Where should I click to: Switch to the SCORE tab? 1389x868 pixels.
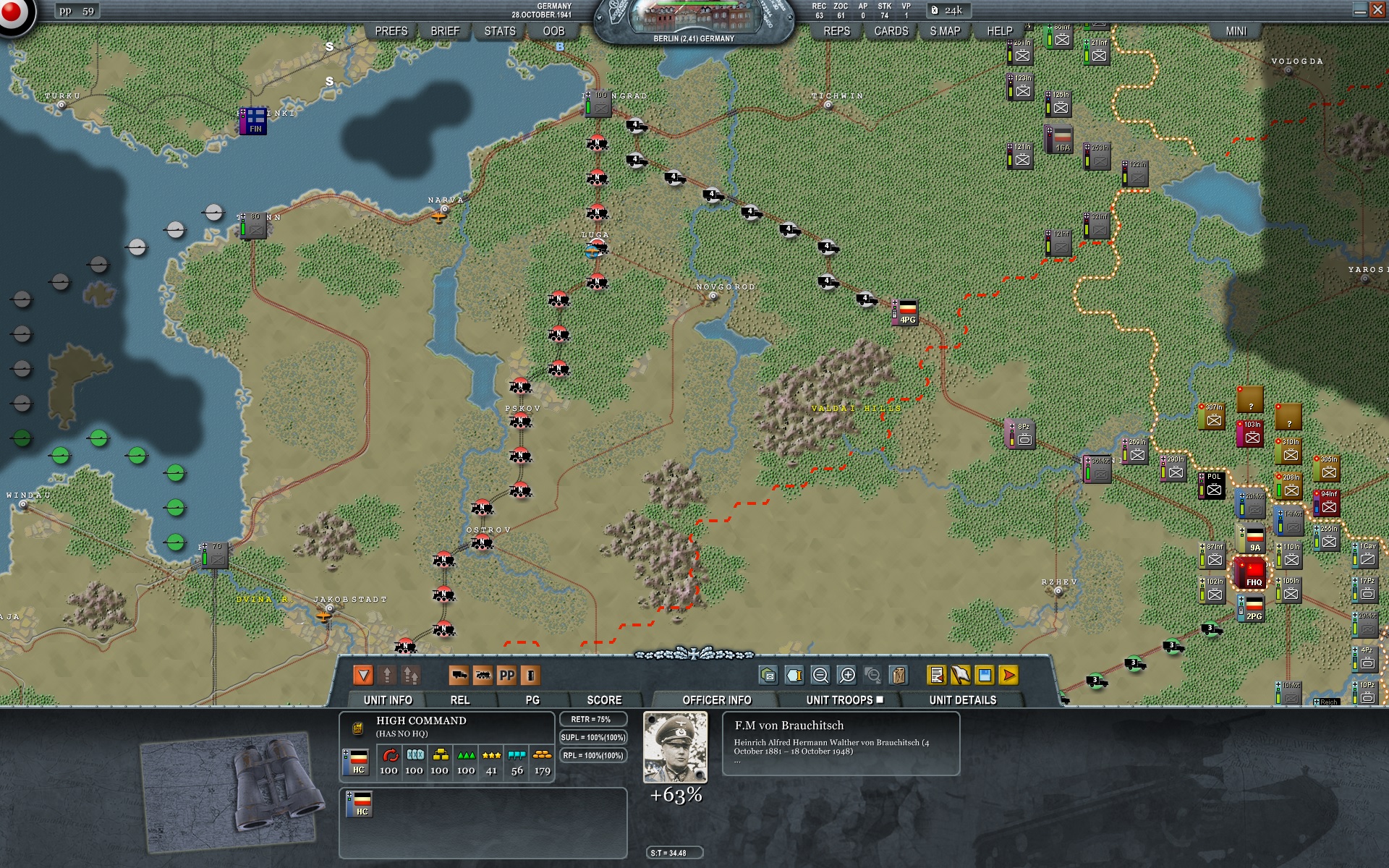tap(604, 700)
